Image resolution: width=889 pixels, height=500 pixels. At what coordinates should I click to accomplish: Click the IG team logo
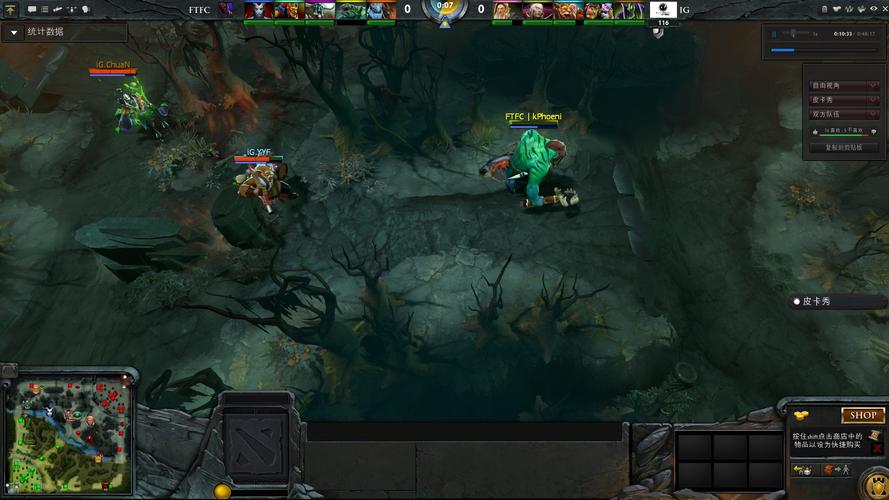[x=662, y=10]
